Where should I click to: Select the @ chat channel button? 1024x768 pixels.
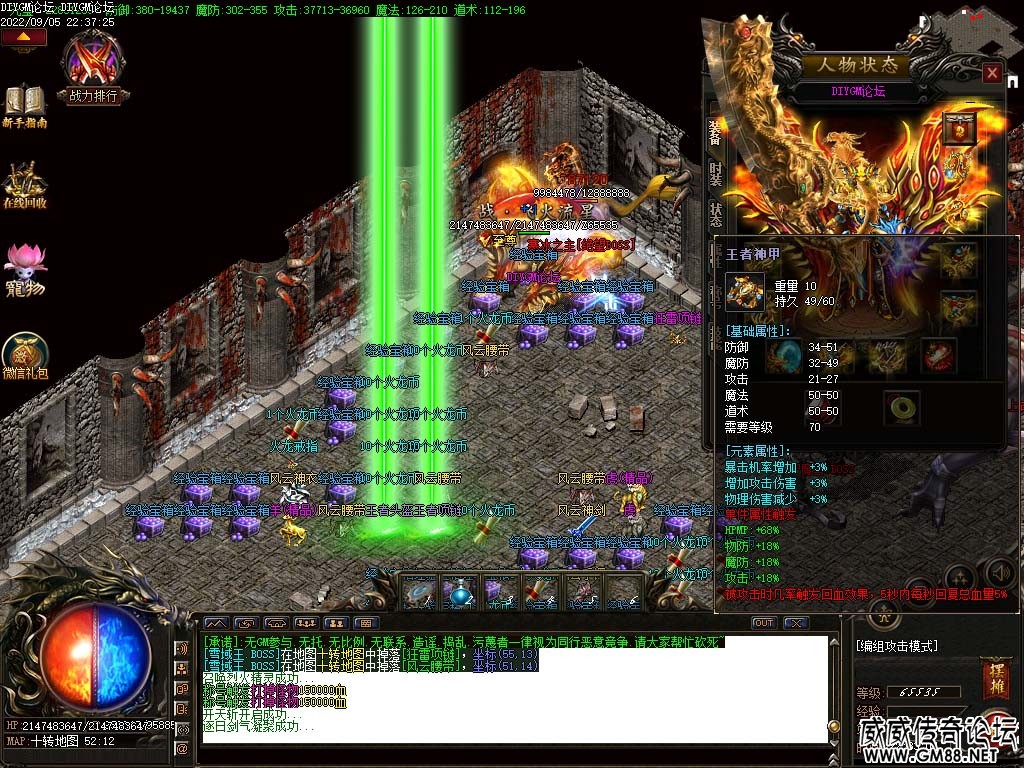182,748
